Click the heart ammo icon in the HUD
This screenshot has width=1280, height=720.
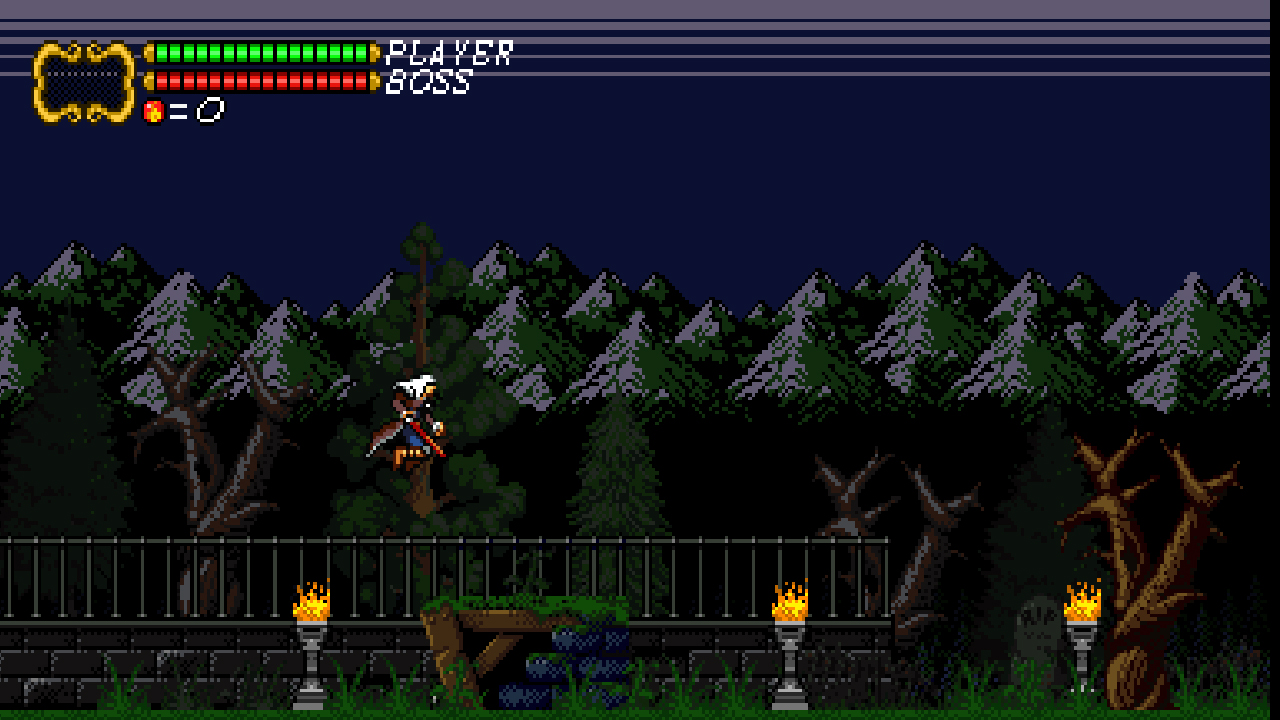pos(152,110)
